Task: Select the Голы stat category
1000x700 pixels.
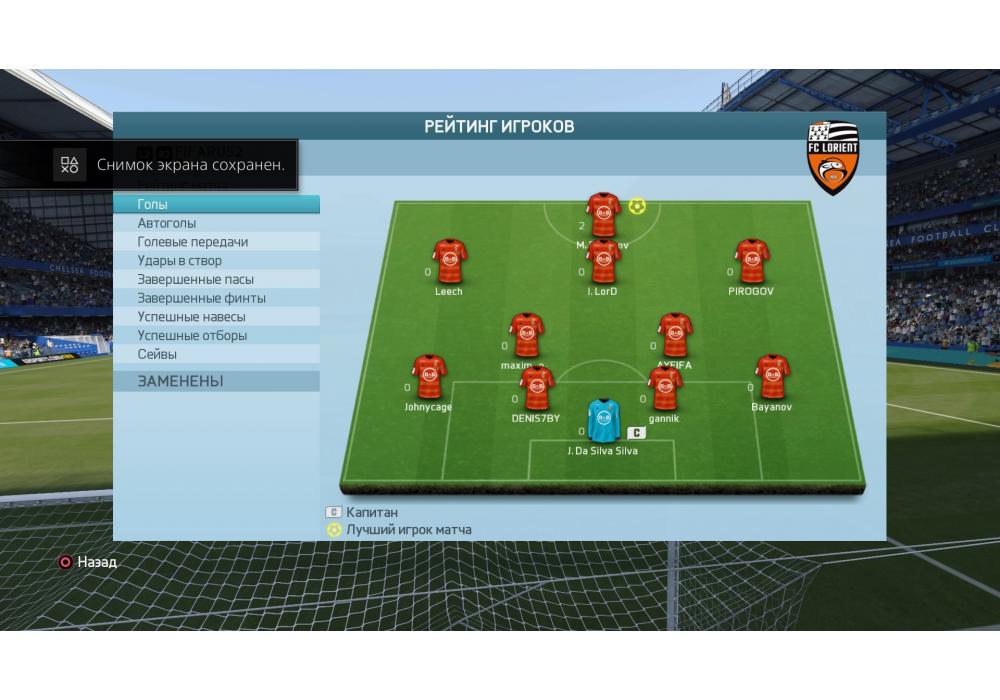Action: (217, 204)
